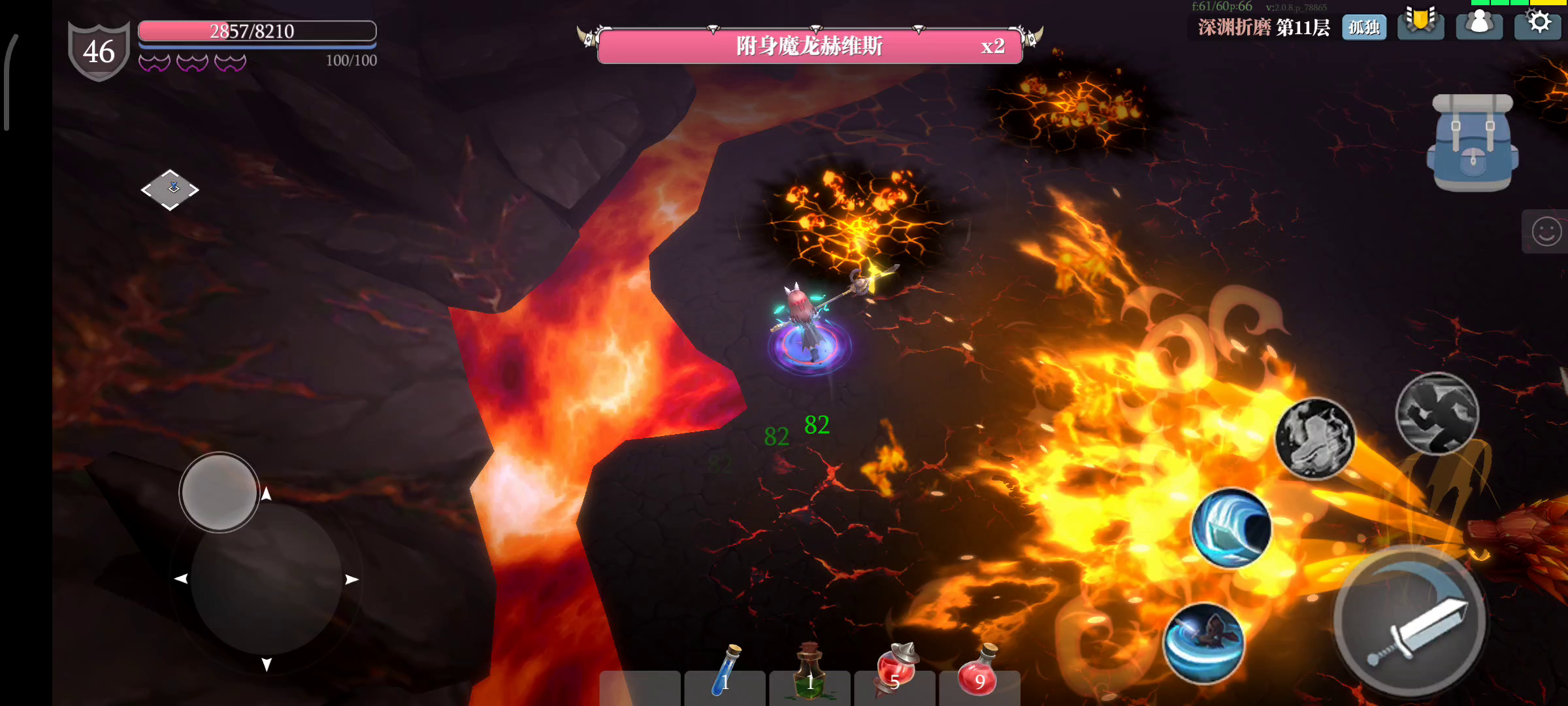Drink the red potion with 9 charges
The image size is (1568, 706).
coord(979,673)
